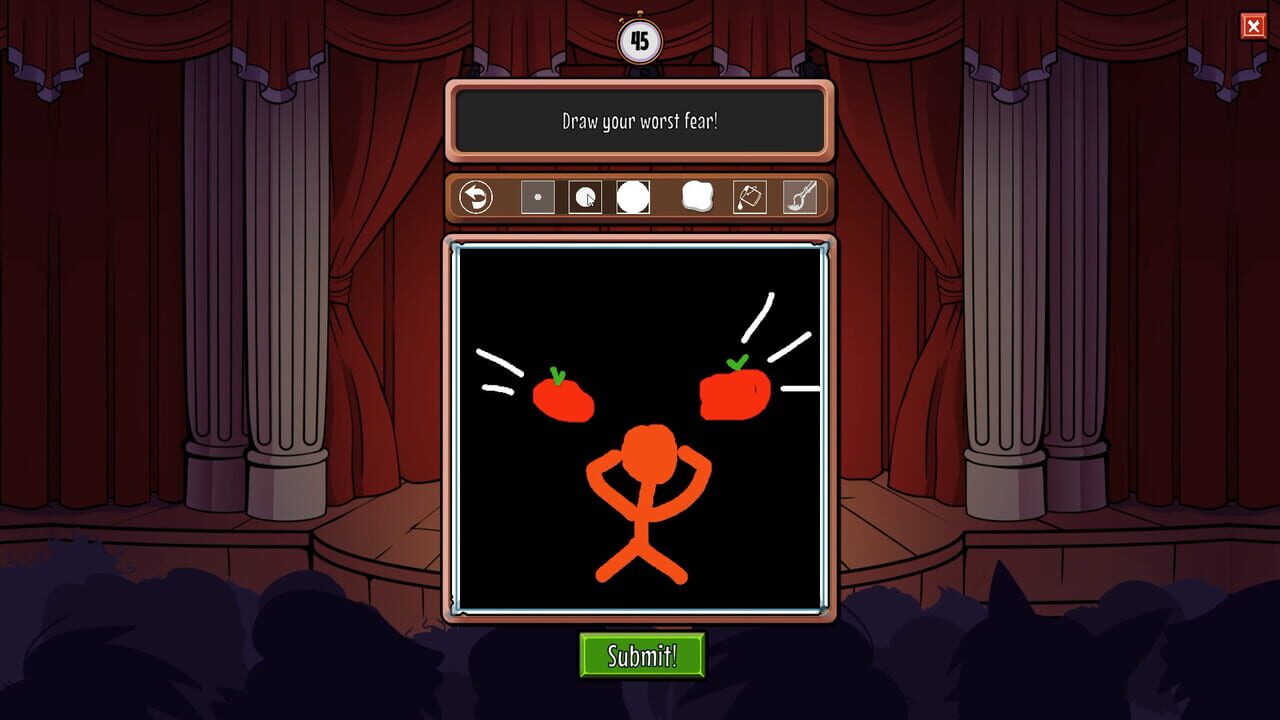Click the timer showing 45 seconds
This screenshot has height=720, width=1280.
(639, 40)
